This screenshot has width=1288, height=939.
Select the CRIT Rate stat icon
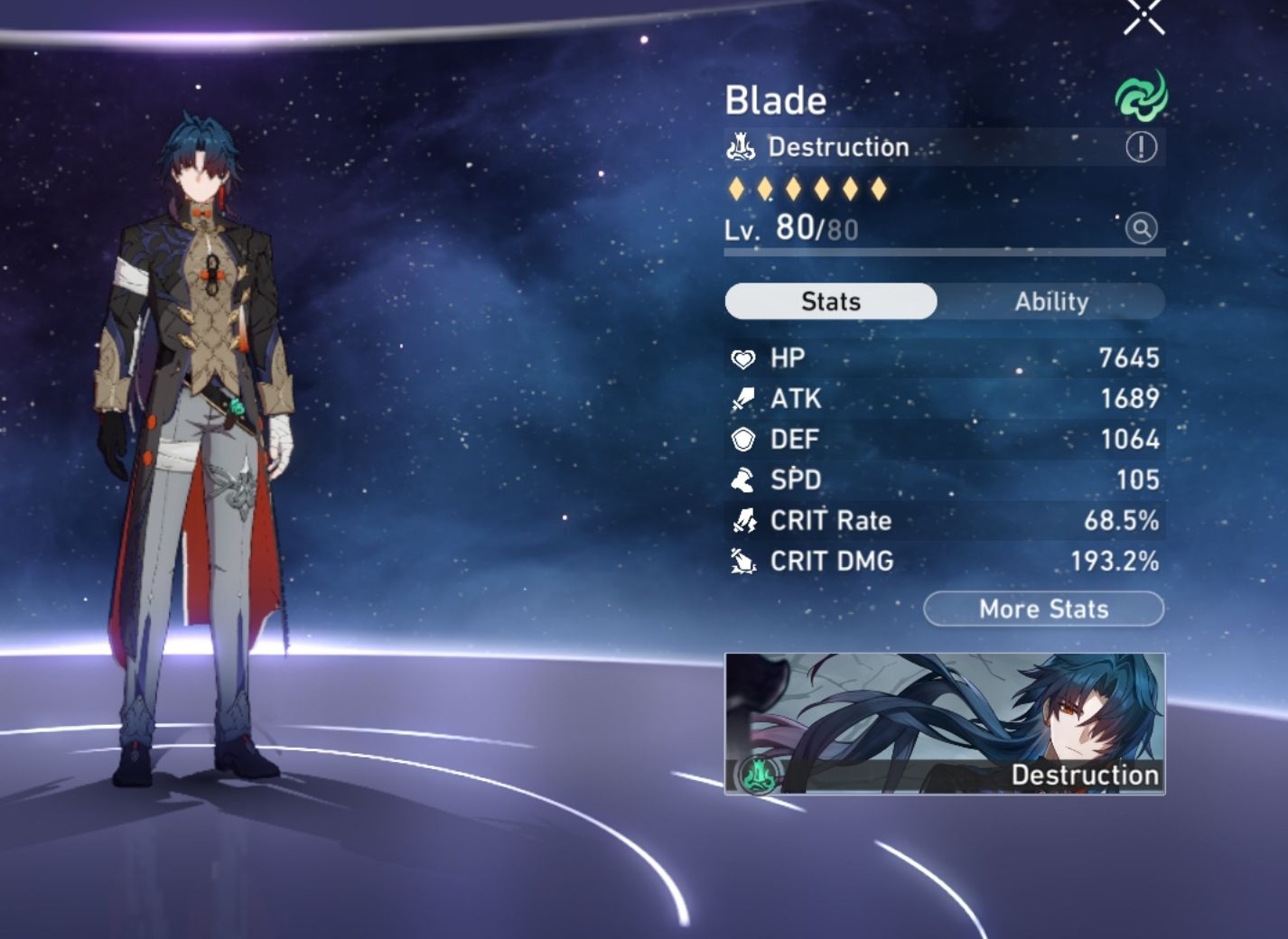click(x=743, y=520)
